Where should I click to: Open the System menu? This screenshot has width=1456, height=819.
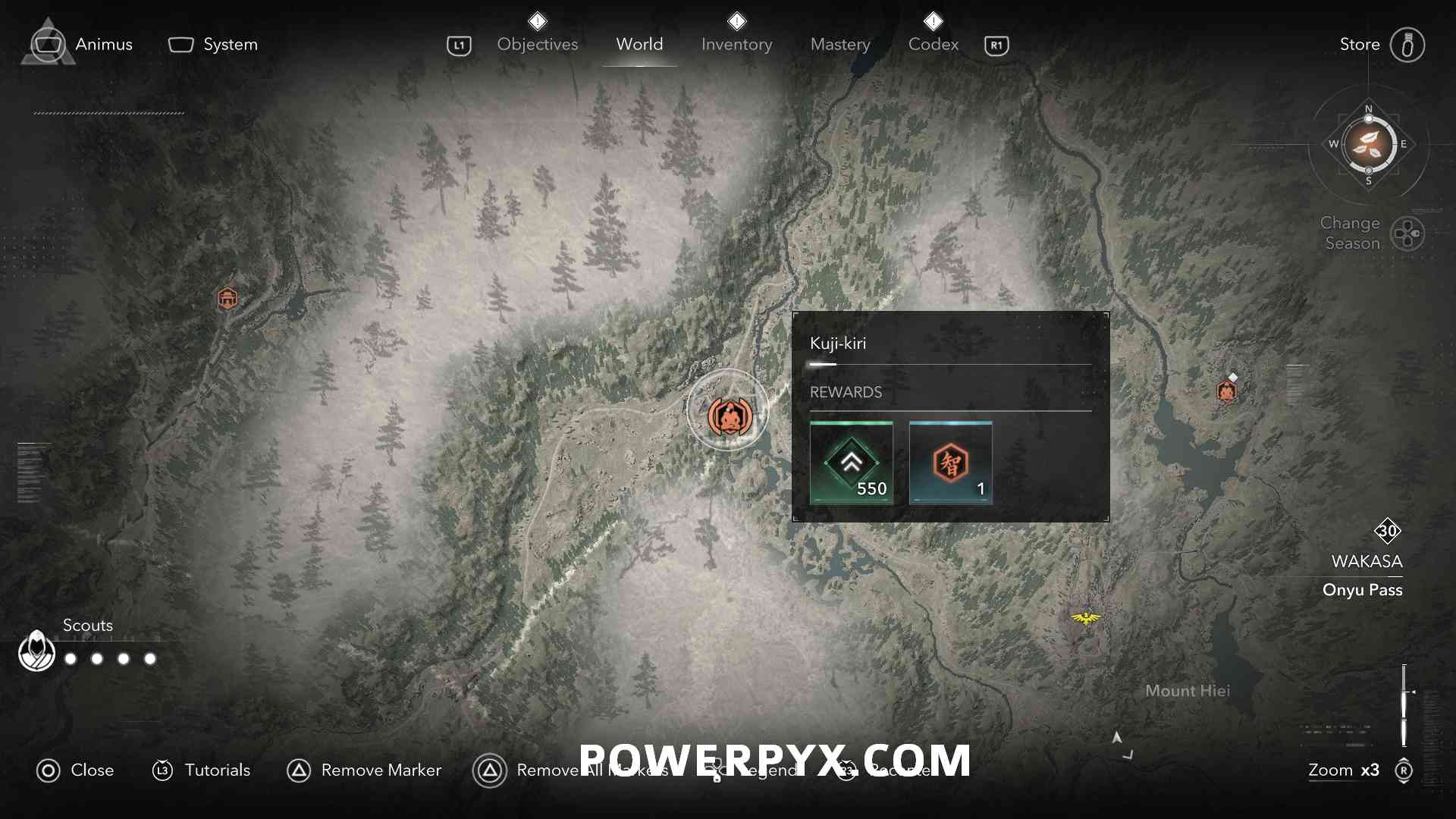coord(213,45)
